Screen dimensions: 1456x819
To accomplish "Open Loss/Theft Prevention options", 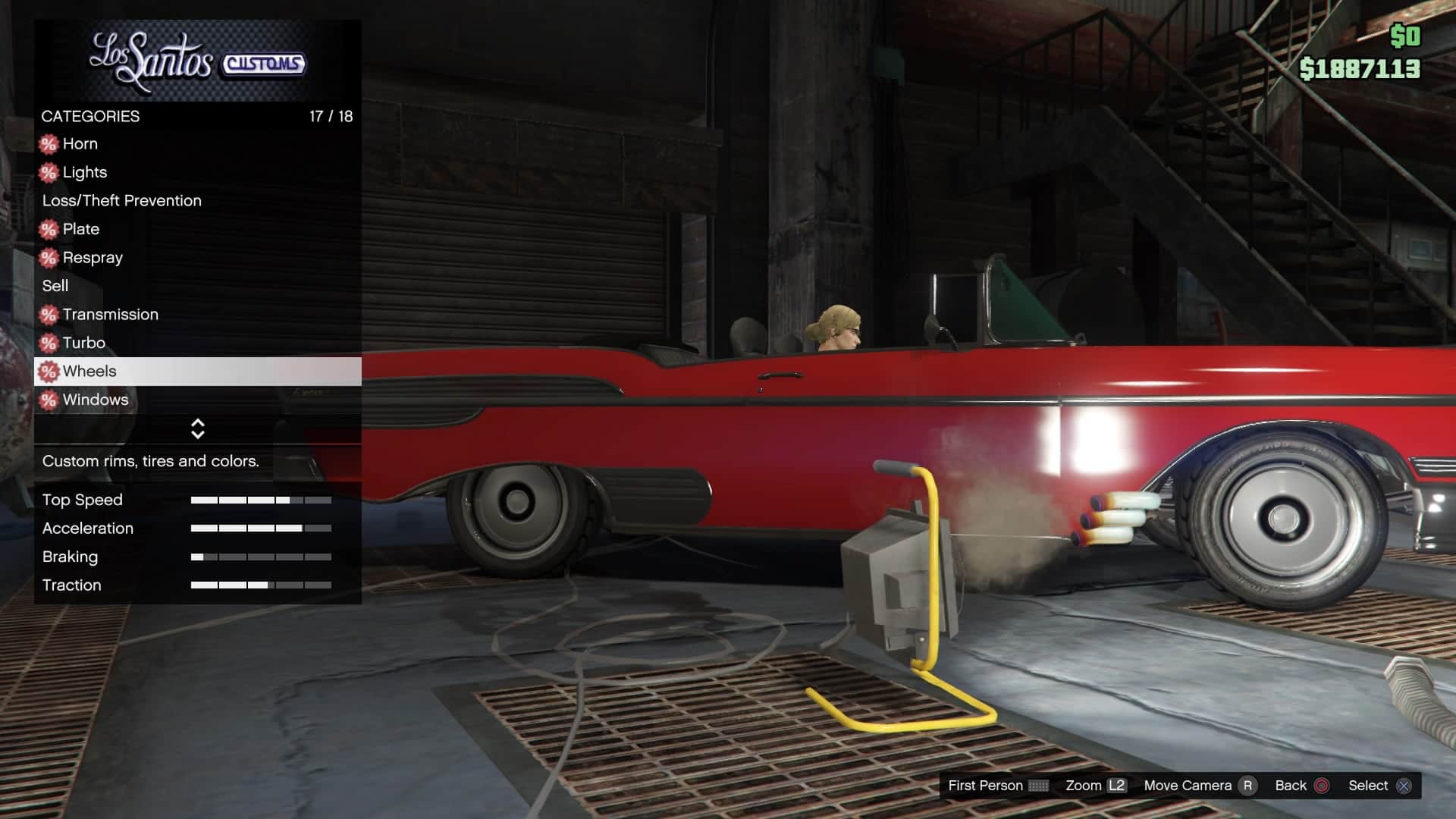I will click(122, 201).
